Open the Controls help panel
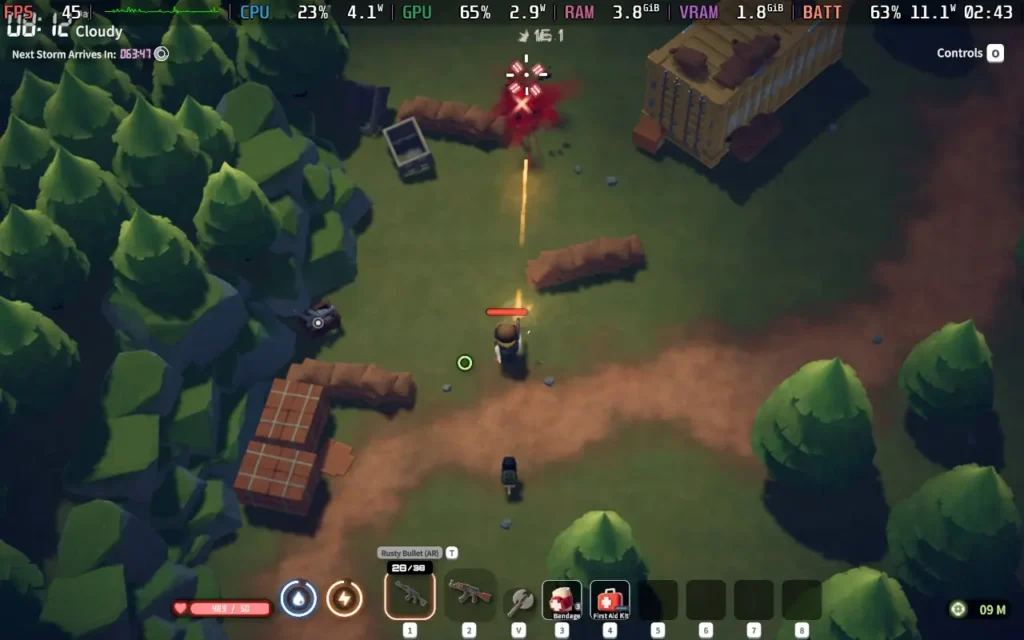This screenshot has width=1024, height=640. click(970, 54)
